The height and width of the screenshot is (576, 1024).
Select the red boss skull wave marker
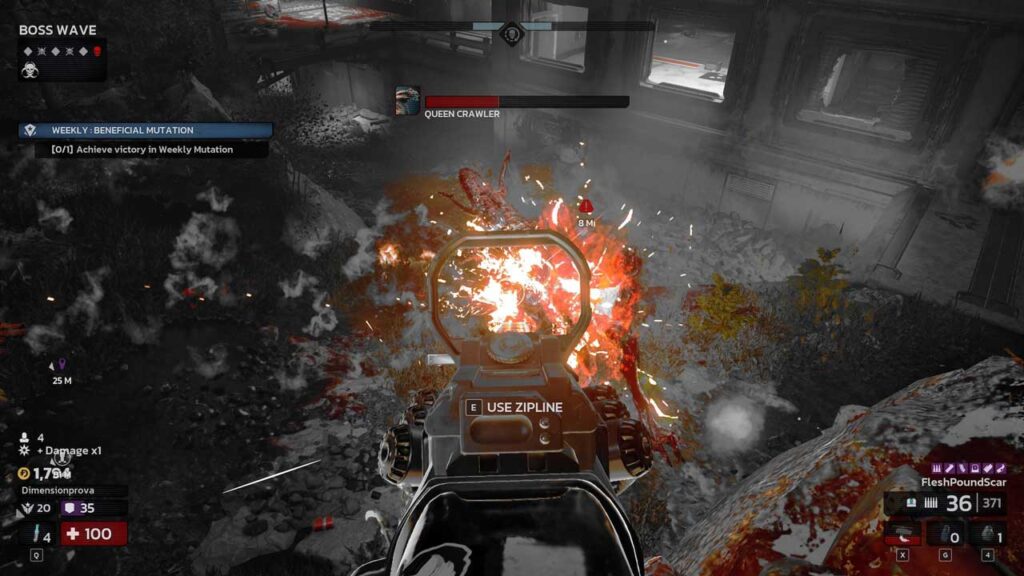click(97, 50)
